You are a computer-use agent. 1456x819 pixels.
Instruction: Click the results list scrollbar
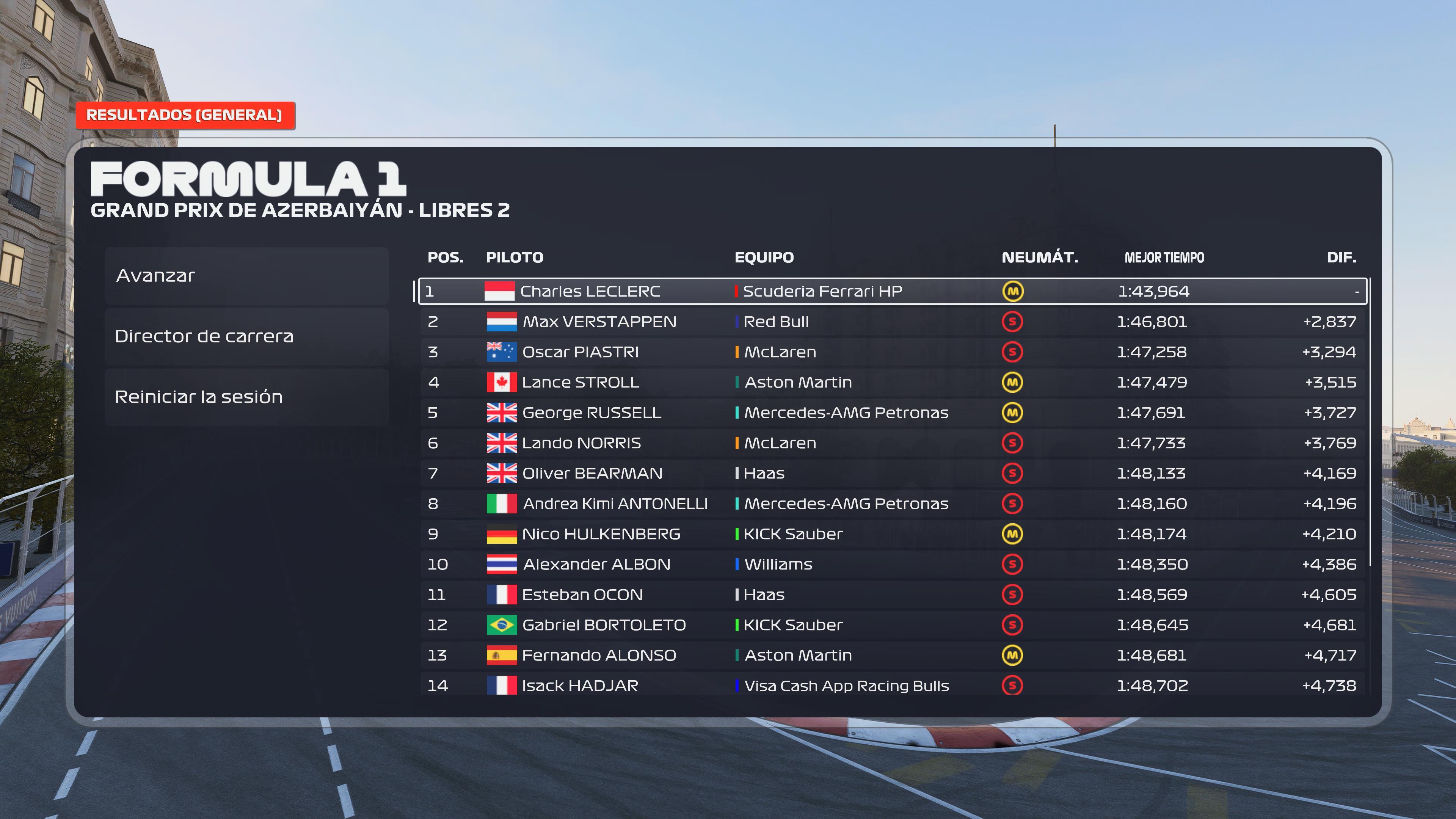pyautogui.click(x=1370, y=421)
